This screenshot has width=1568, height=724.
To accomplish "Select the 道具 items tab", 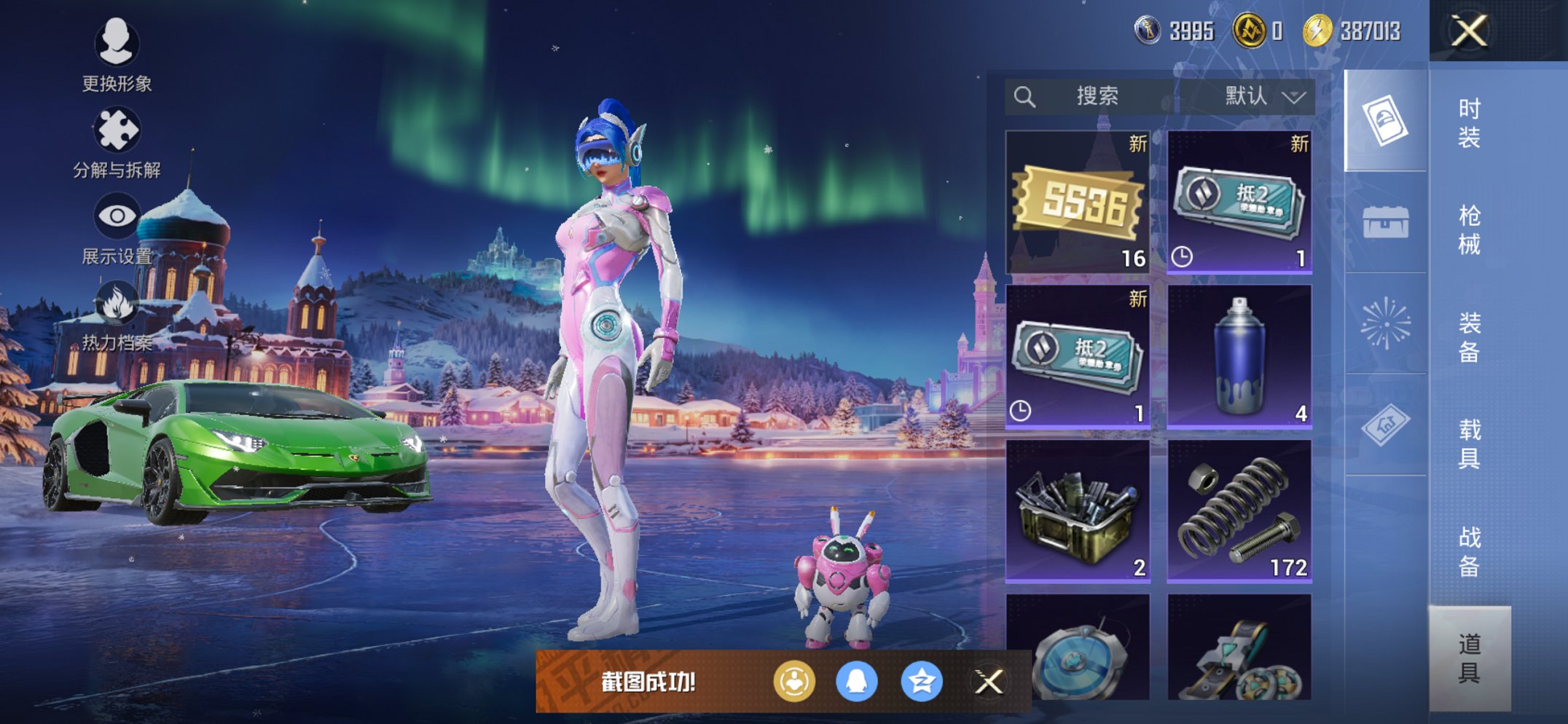I will tap(1469, 658).
